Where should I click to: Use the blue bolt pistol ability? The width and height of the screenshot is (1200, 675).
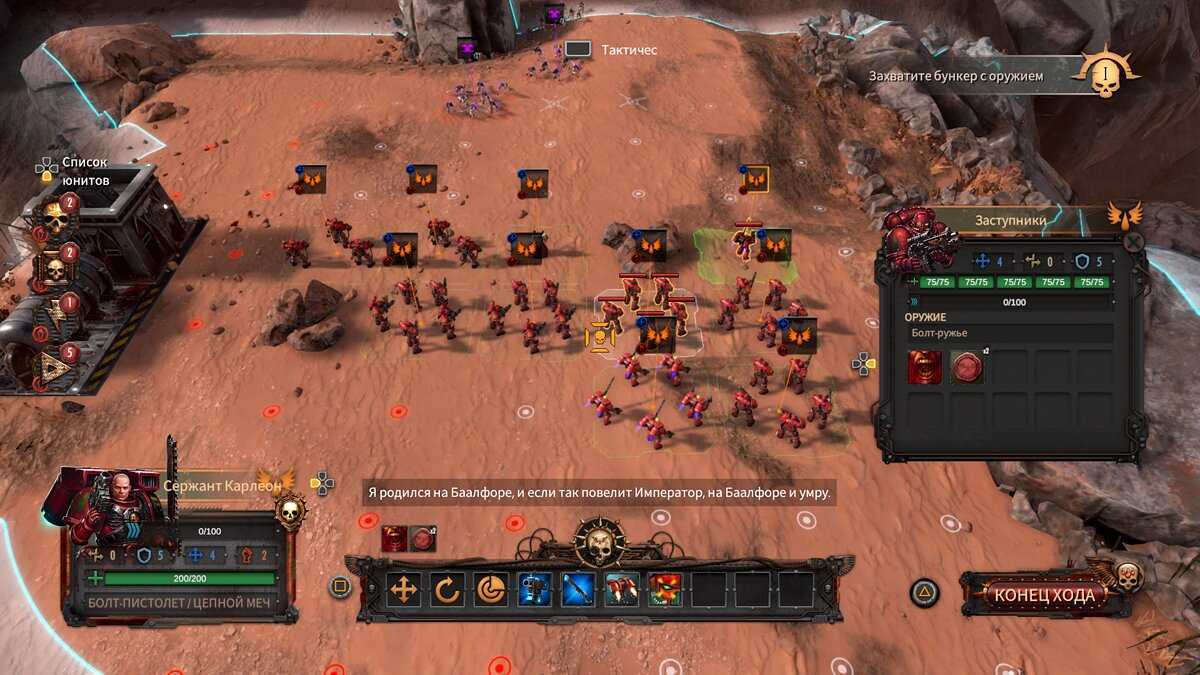tap(535, 590)
